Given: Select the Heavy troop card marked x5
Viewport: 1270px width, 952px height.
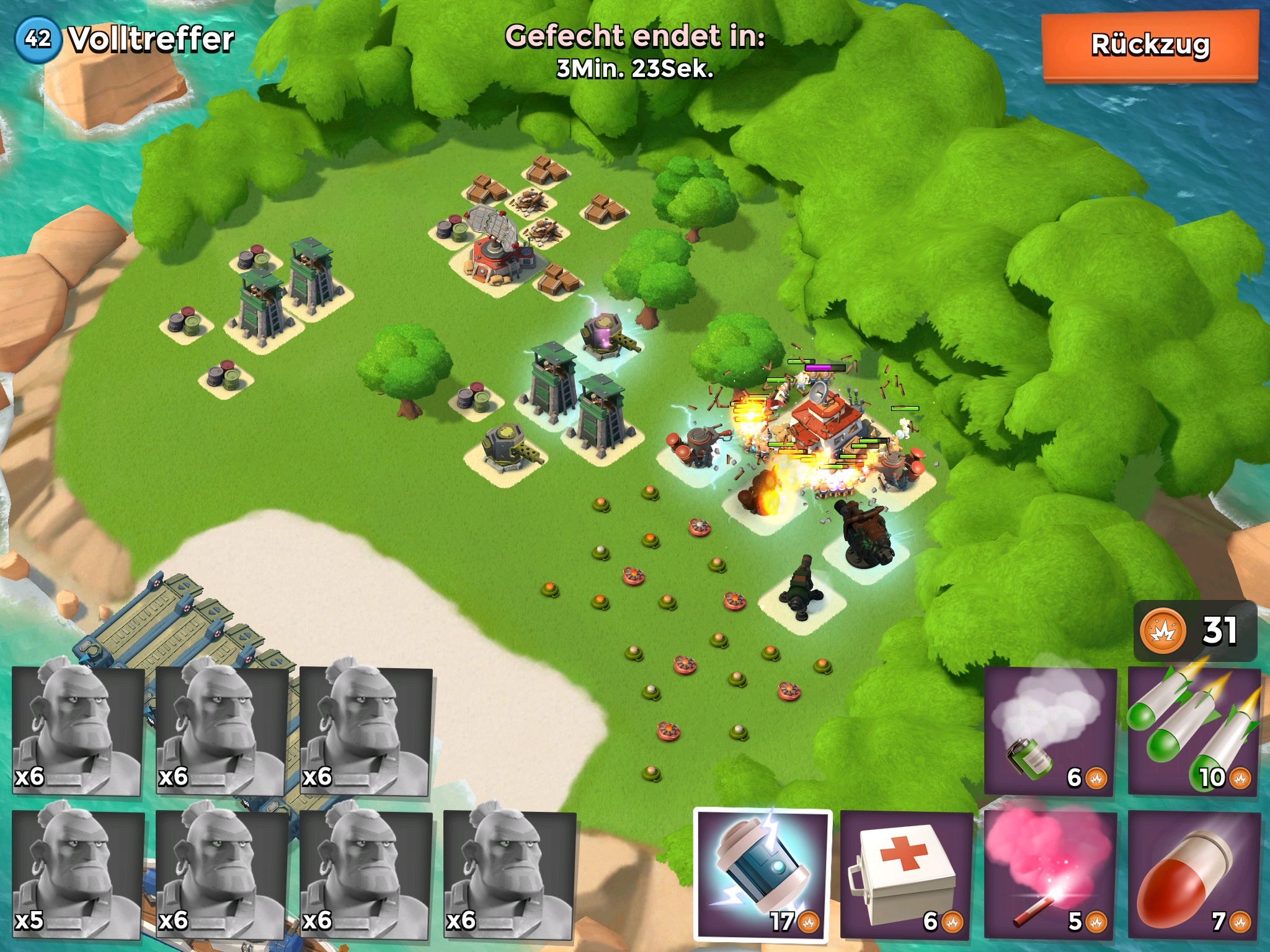Looking at the screenshot, I should coord(78,875).
